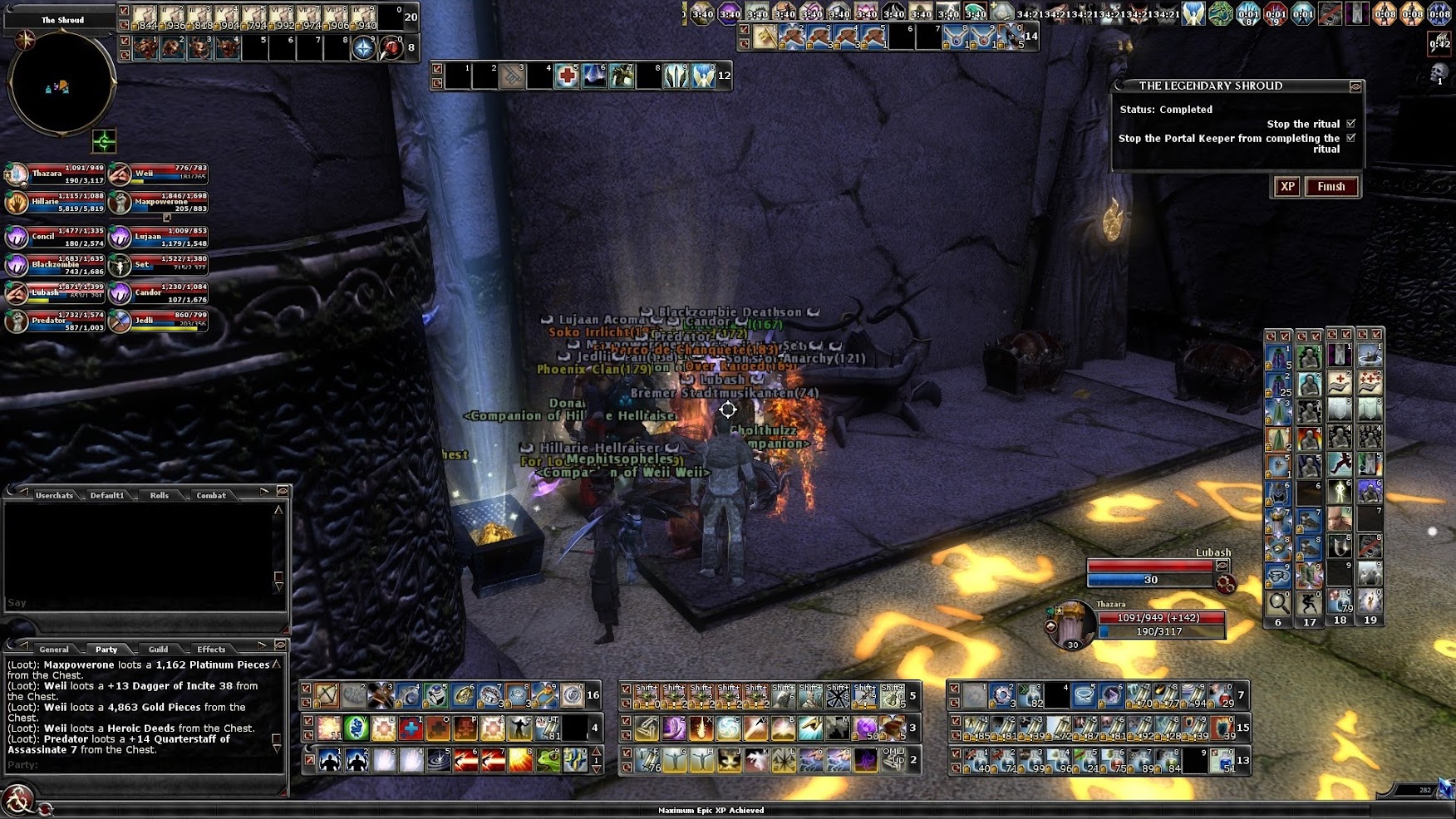Screen dimensions: 1456x819
Task: Select Maxpowerone's party frame
Action: pos(160,203)
